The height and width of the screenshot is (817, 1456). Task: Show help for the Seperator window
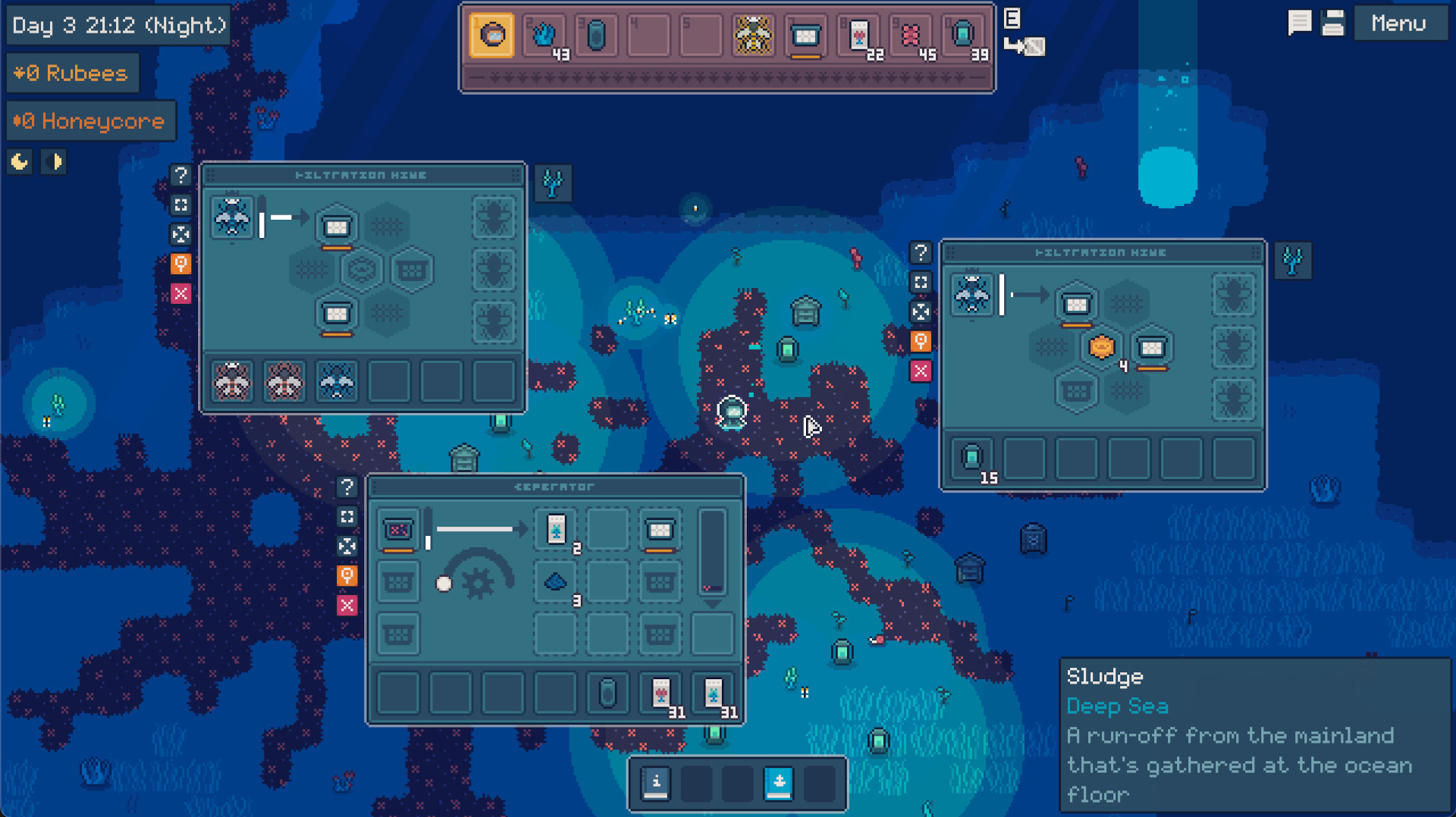click(347, 487)
